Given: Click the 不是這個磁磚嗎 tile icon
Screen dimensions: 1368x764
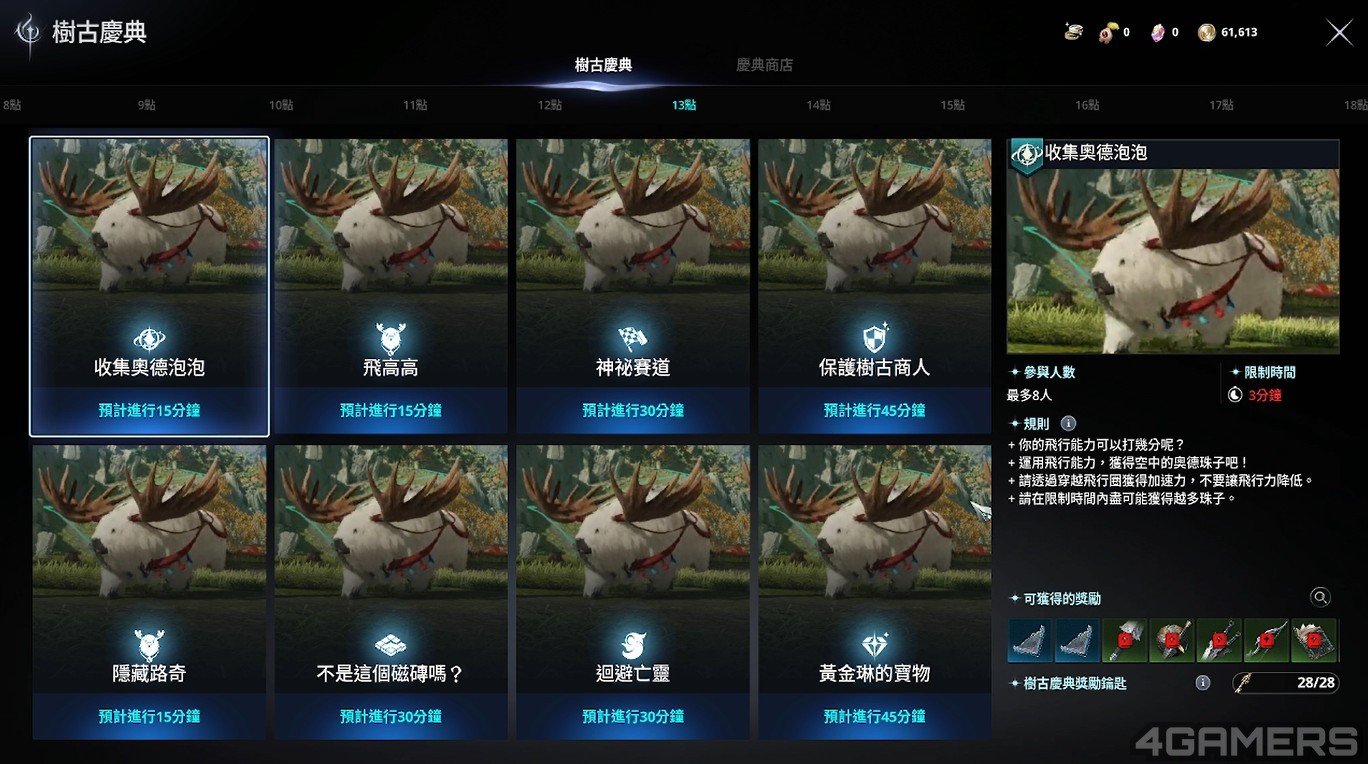Looking at the screenshot, I should [x=390, y=645].
